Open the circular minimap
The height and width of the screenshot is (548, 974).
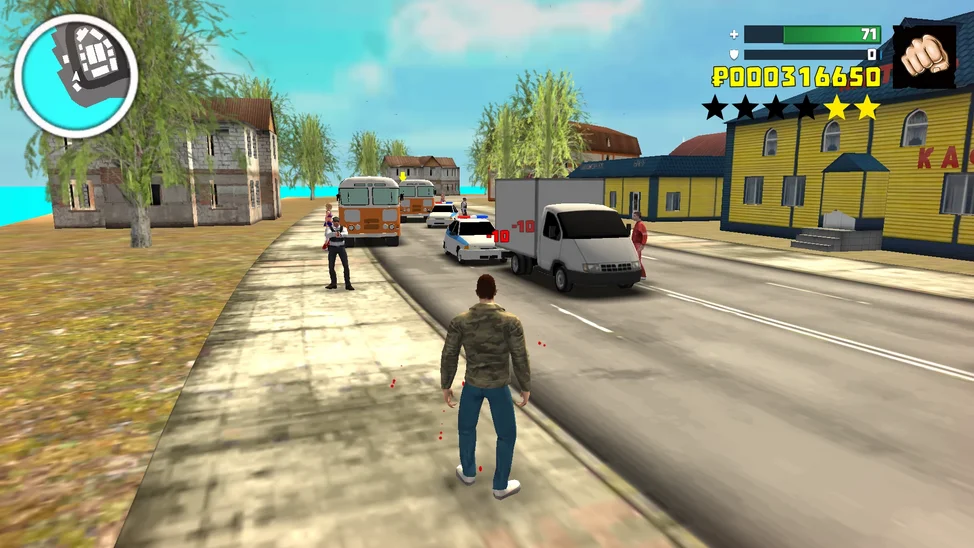click(76, 75)
